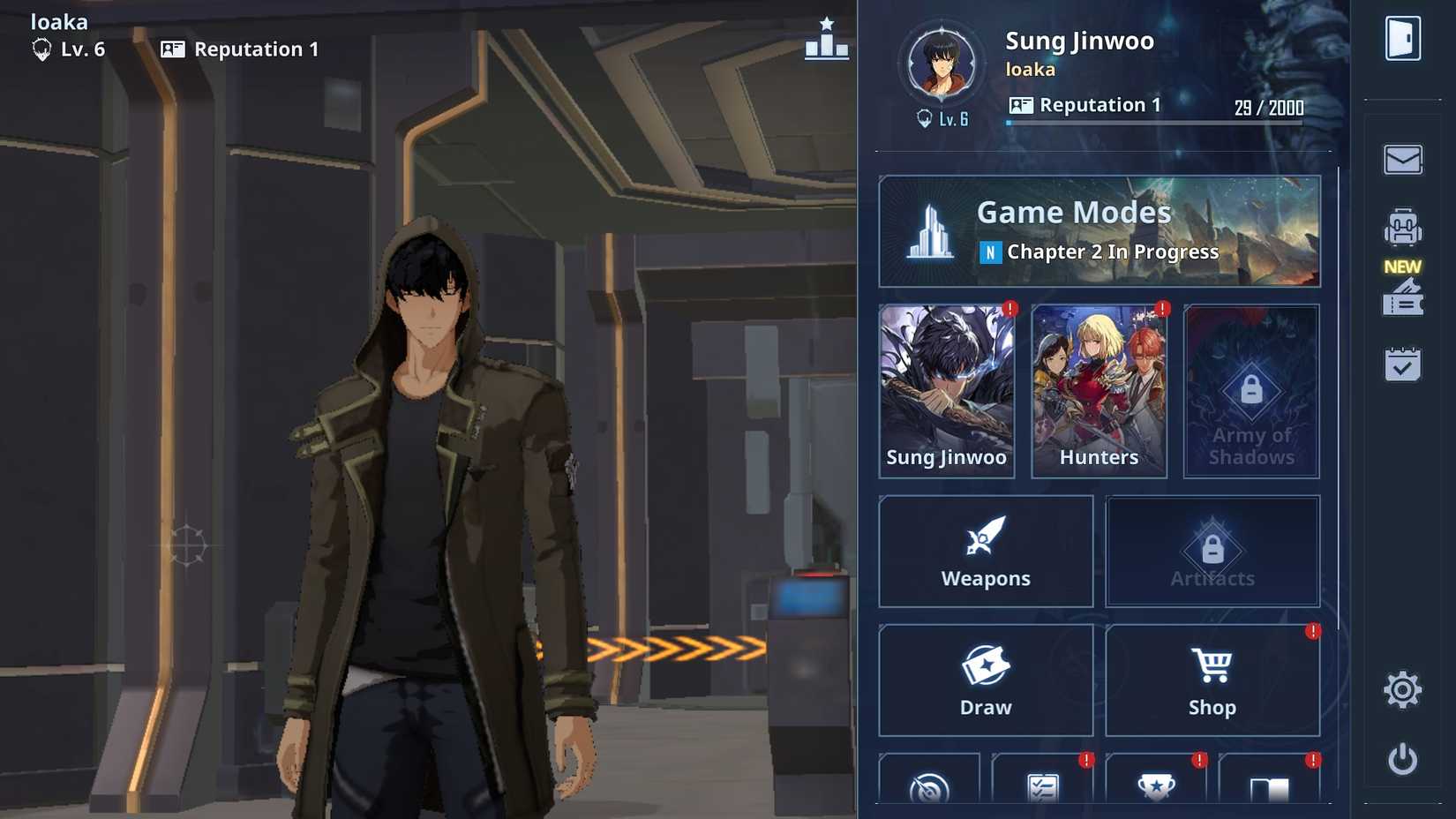Select the codex book icon at bottom right
Screen dimensions: 1456x819
click(x=1268, y=788)
